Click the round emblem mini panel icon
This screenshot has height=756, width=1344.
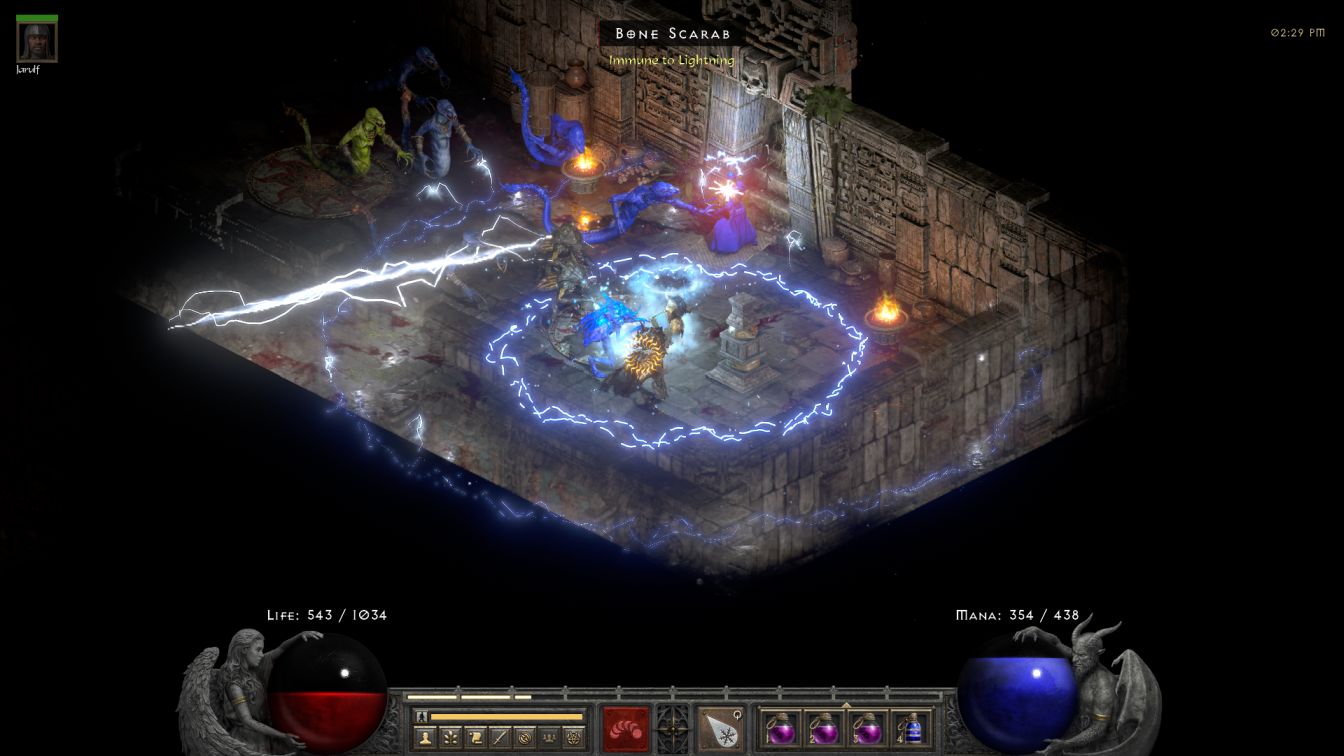pos(523,738)
